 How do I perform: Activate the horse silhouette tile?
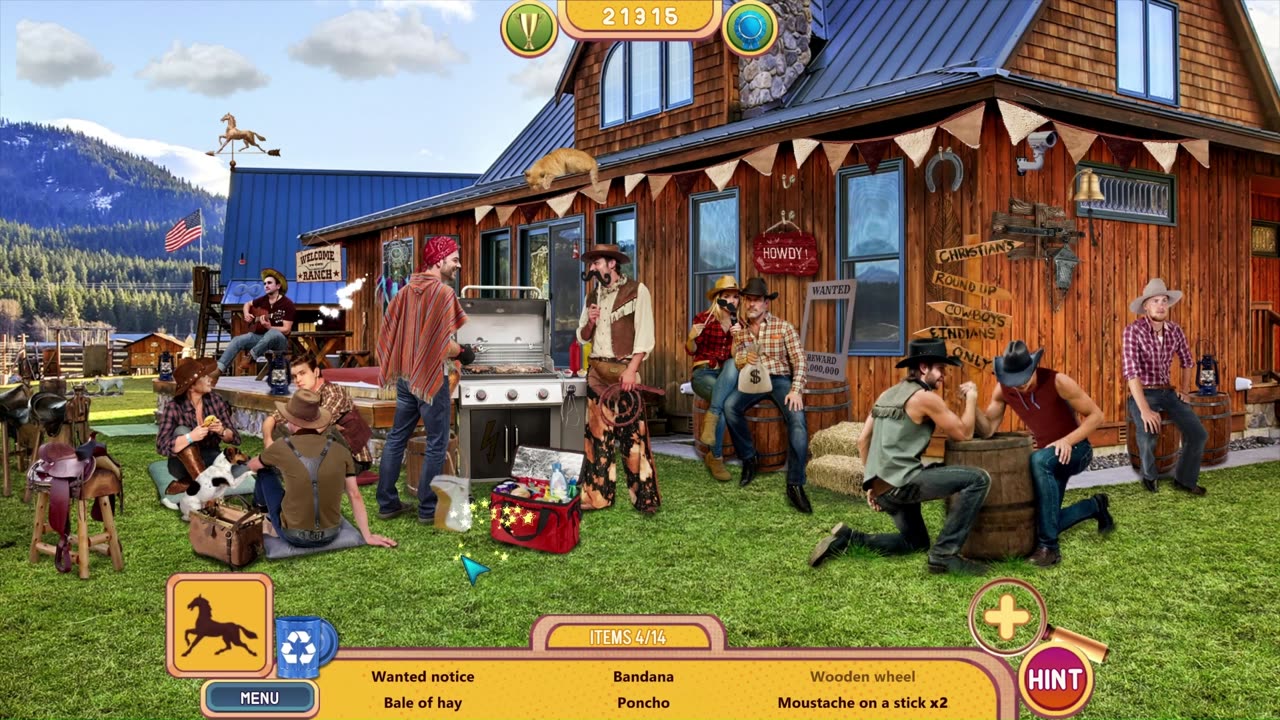(219, 625)
